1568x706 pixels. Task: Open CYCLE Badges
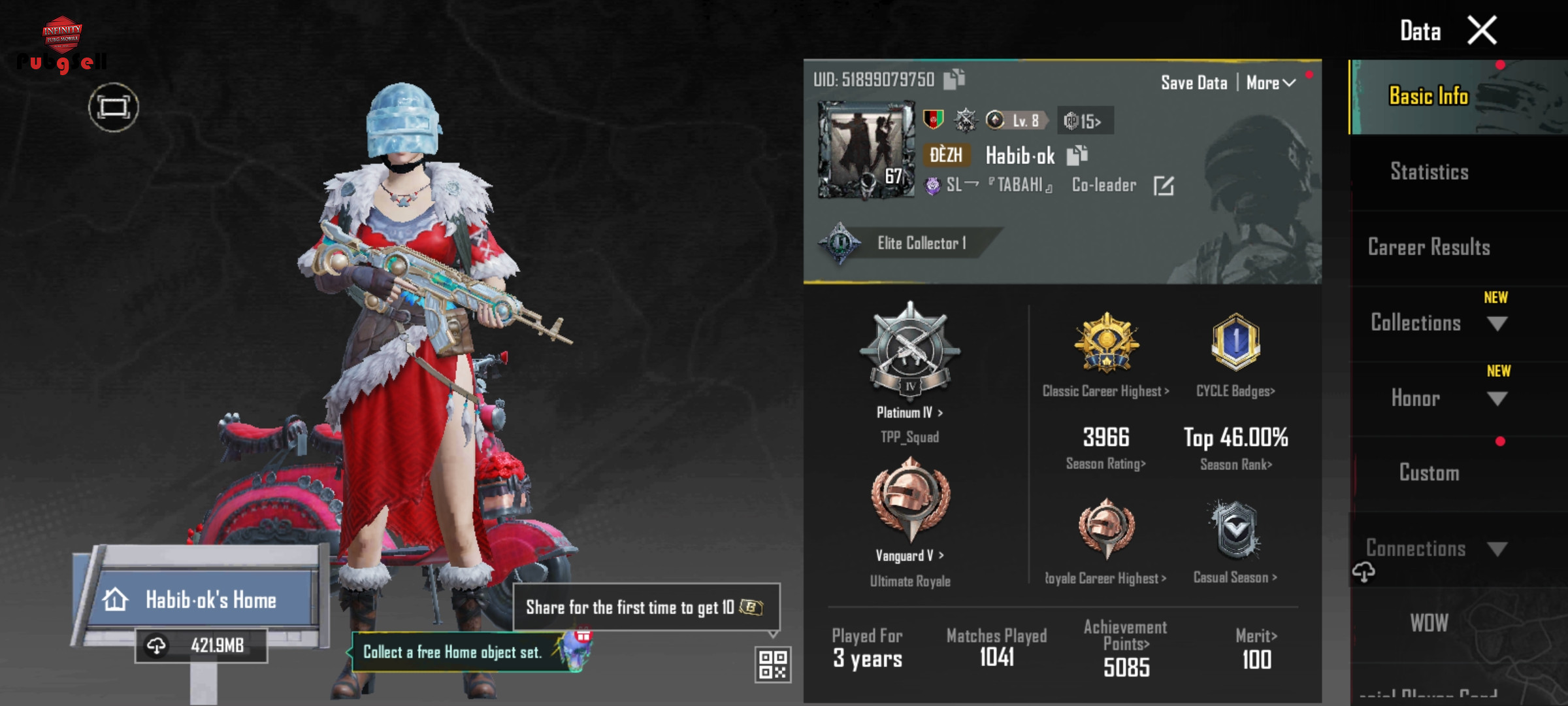(1235, 391)
